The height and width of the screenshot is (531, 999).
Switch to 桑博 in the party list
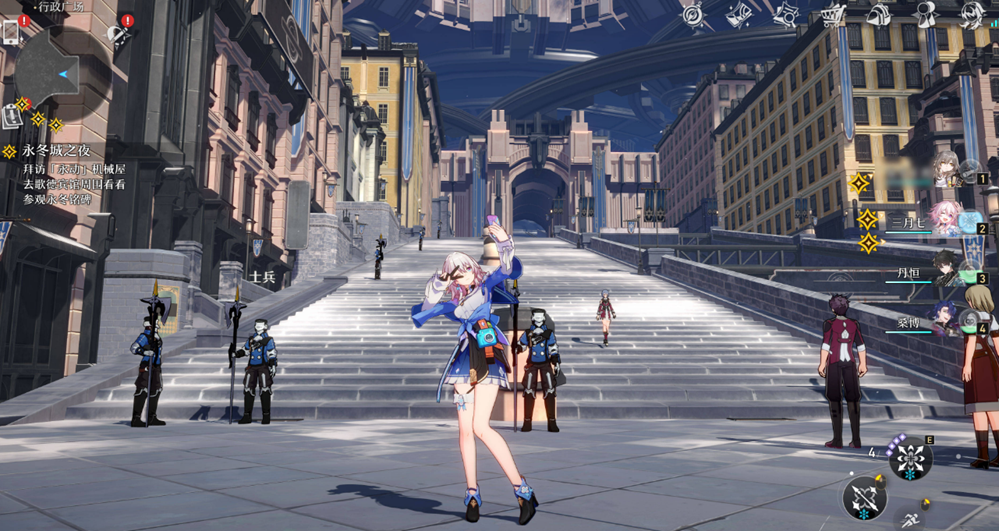point(943,320)
